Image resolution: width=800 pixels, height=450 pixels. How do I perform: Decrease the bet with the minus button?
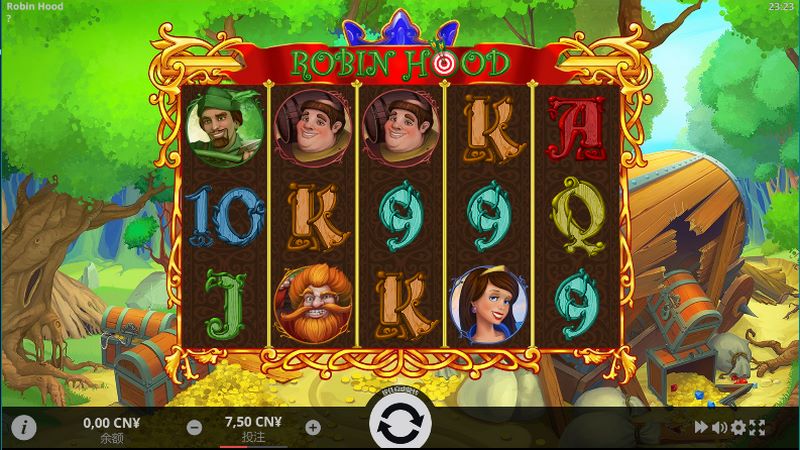pyautogui.click(x=195, y=428)
